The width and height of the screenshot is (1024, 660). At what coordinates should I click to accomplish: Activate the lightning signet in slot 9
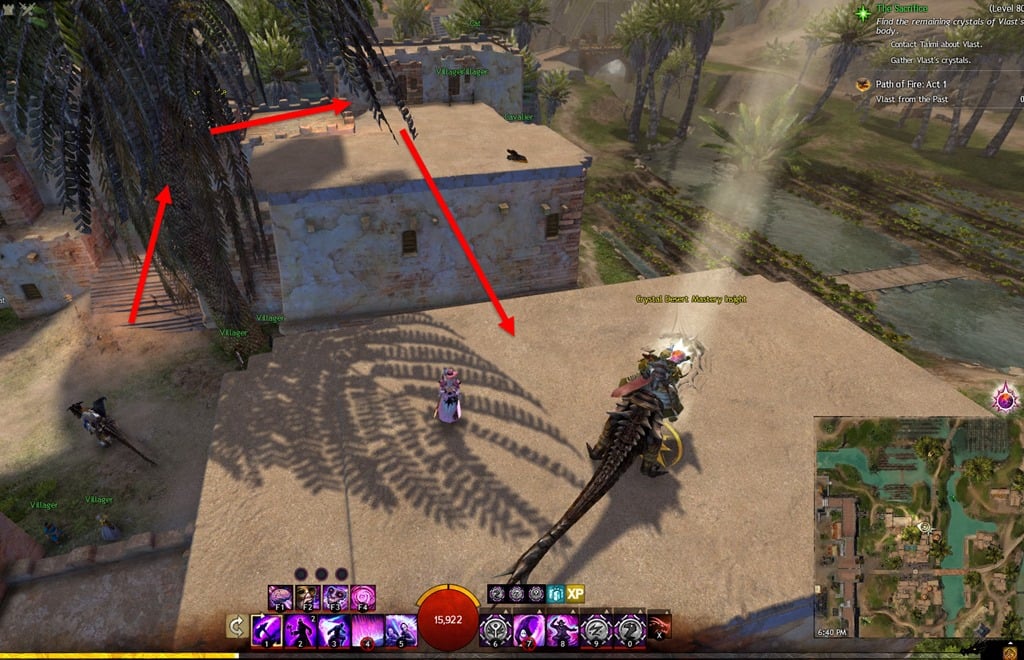click(x=596, y=630)
